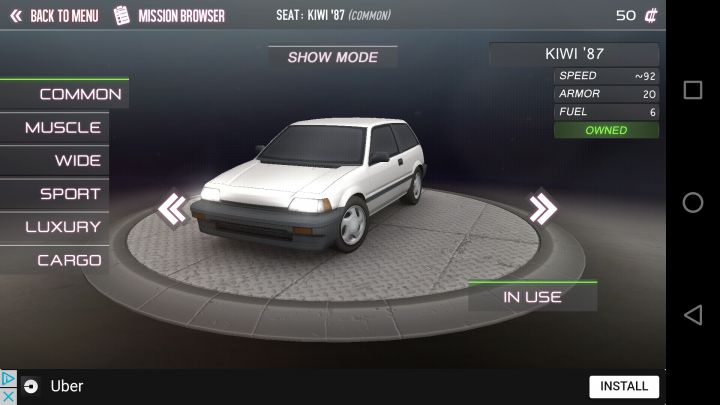Click the In Use button
Viewport: 720px width, 405px height.
coord(532,297)
